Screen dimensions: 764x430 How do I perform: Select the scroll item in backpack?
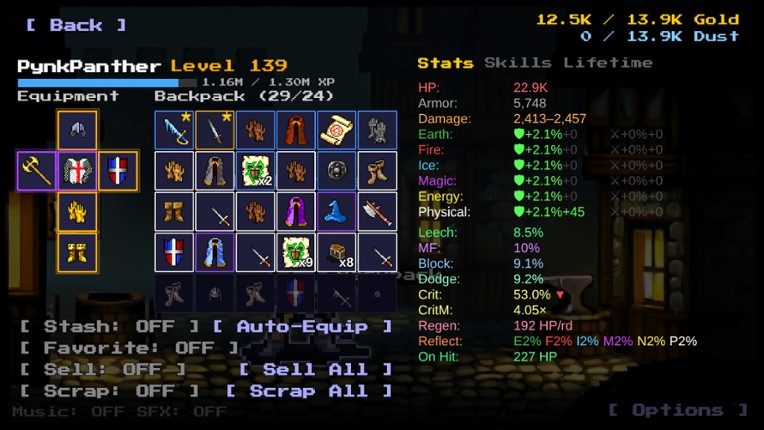337,130
